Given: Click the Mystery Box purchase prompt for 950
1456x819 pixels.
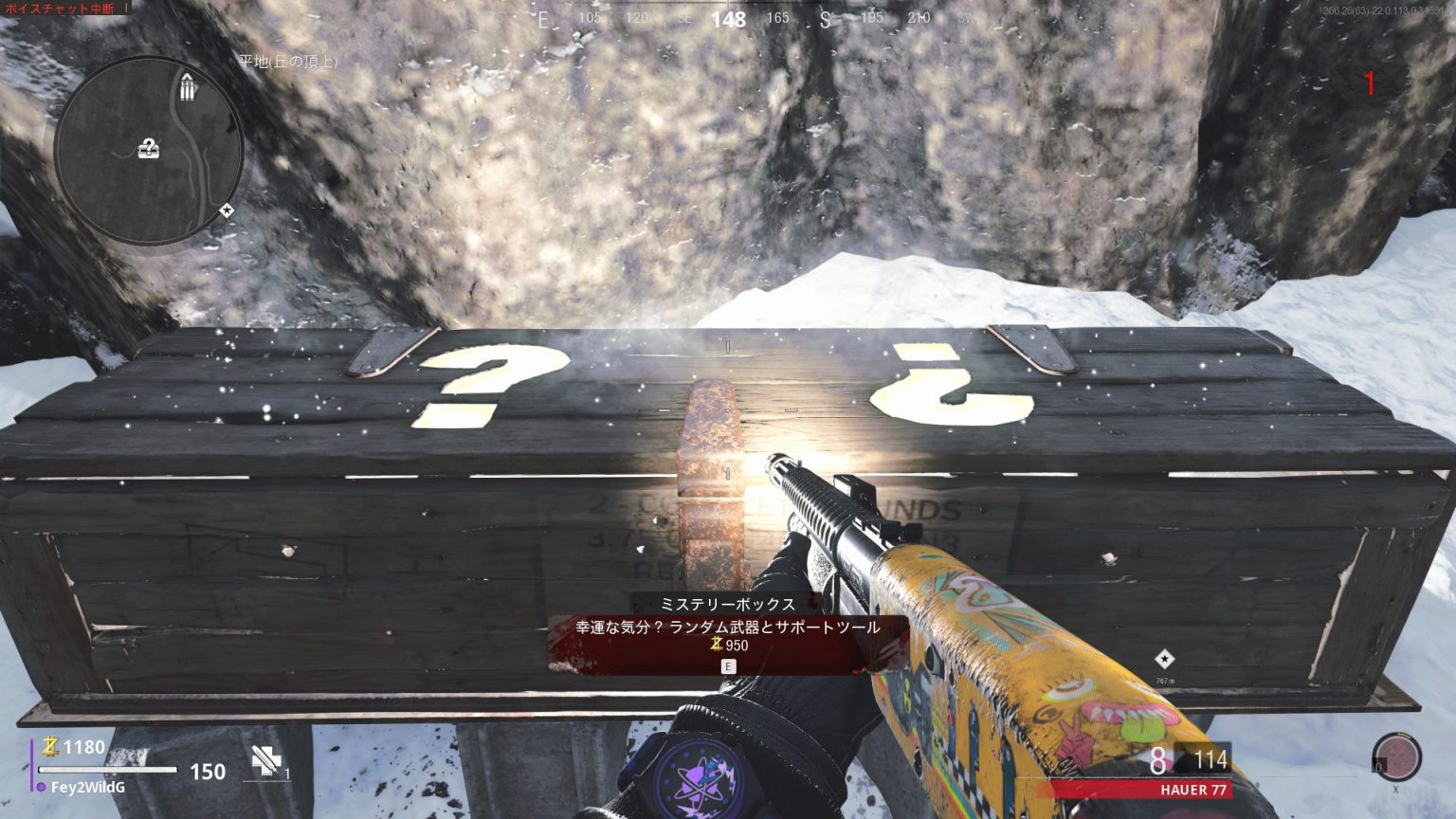Looking at the screenshot, I should tap(728, 636).
